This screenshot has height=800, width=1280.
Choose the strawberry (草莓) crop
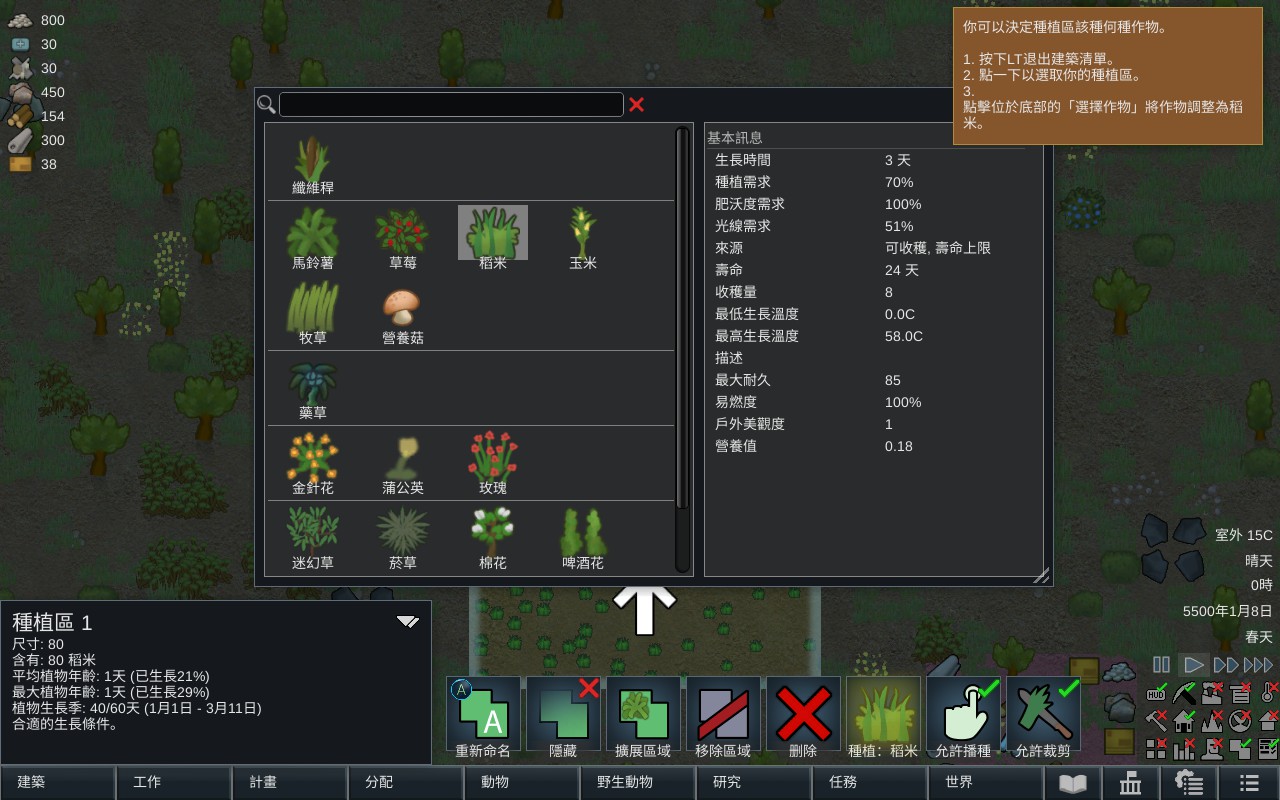402,238
